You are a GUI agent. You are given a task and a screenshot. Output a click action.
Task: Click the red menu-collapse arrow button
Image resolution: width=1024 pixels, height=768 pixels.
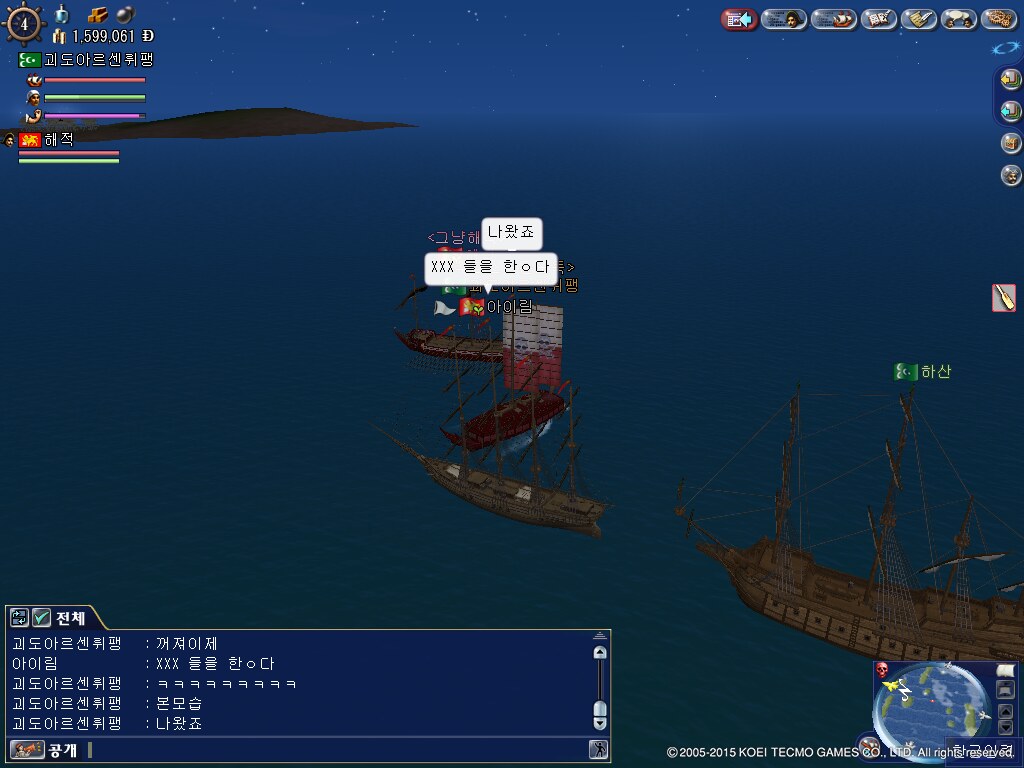point(739,19)
